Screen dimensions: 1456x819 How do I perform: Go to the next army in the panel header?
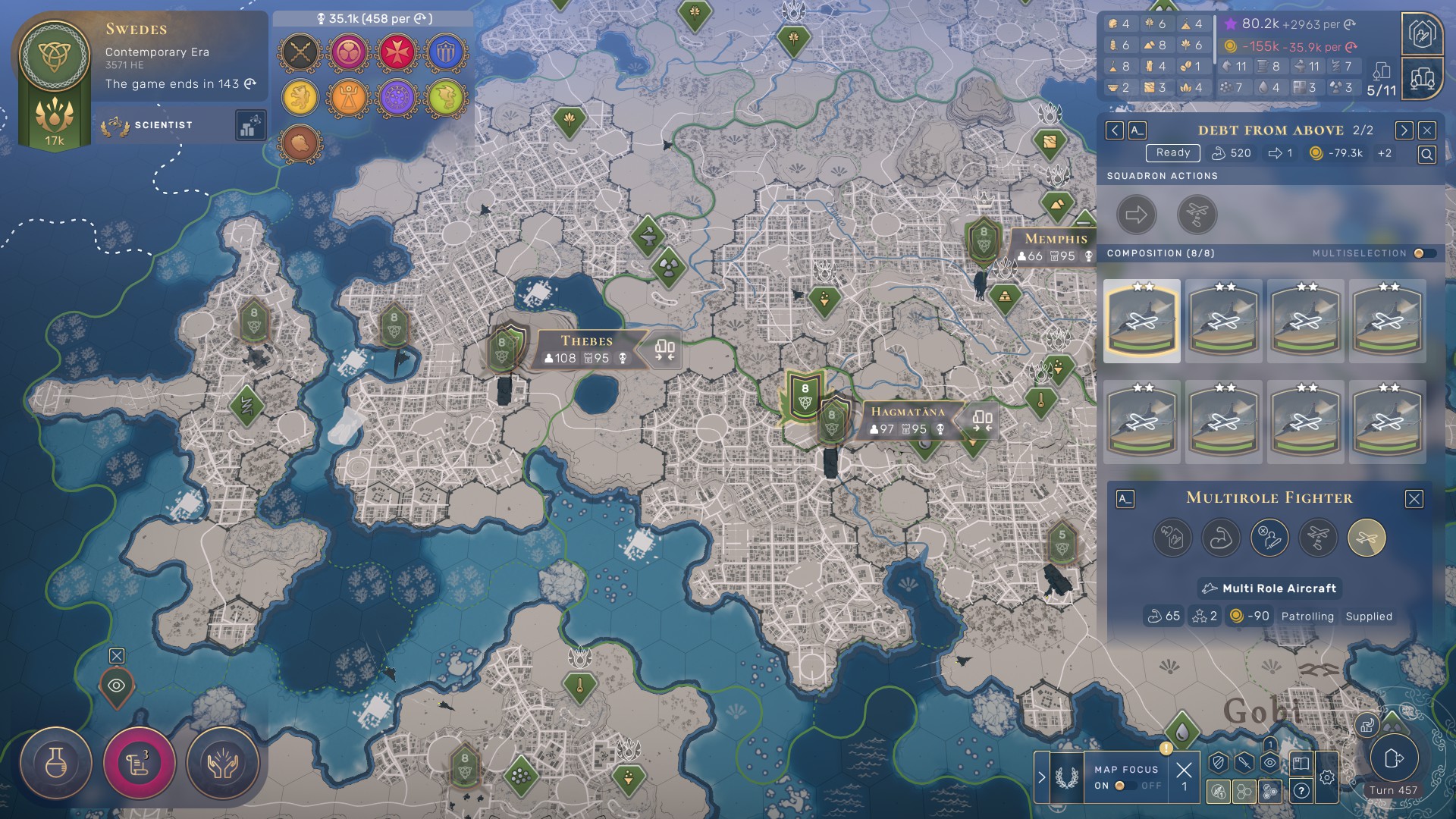pos(1404,130)
